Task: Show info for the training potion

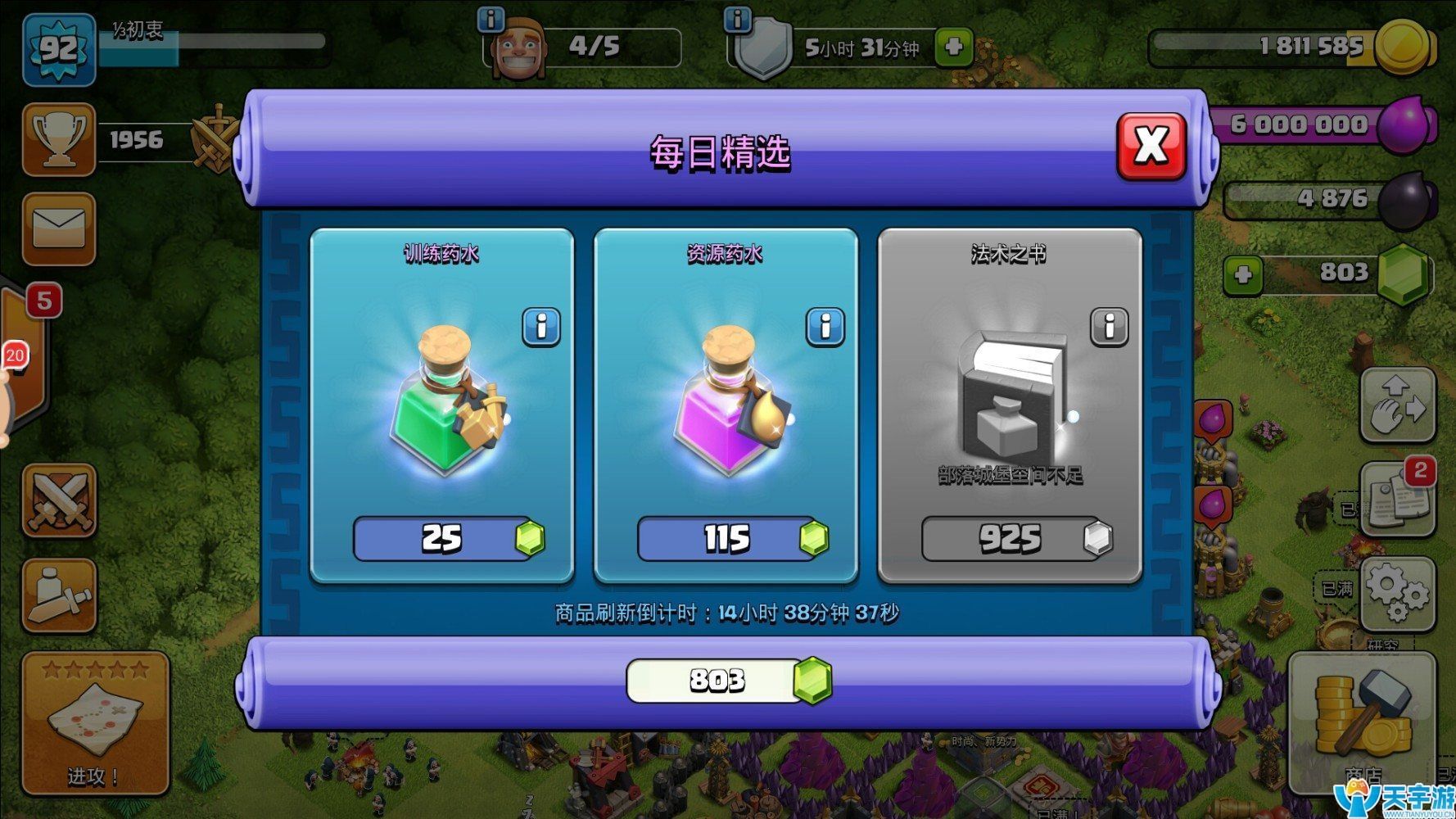Action: point(541,327)
